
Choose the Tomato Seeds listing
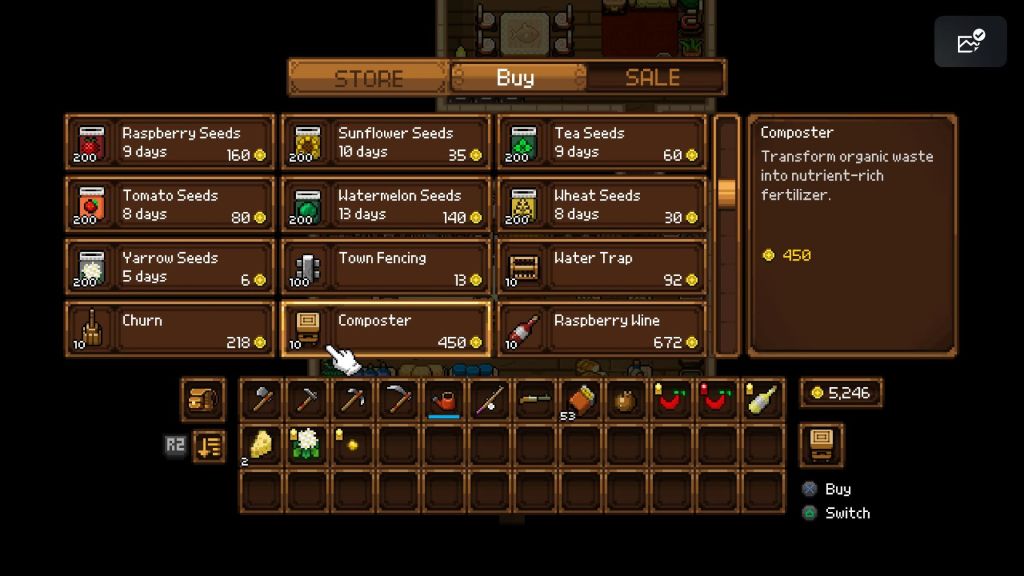[170, 205]
